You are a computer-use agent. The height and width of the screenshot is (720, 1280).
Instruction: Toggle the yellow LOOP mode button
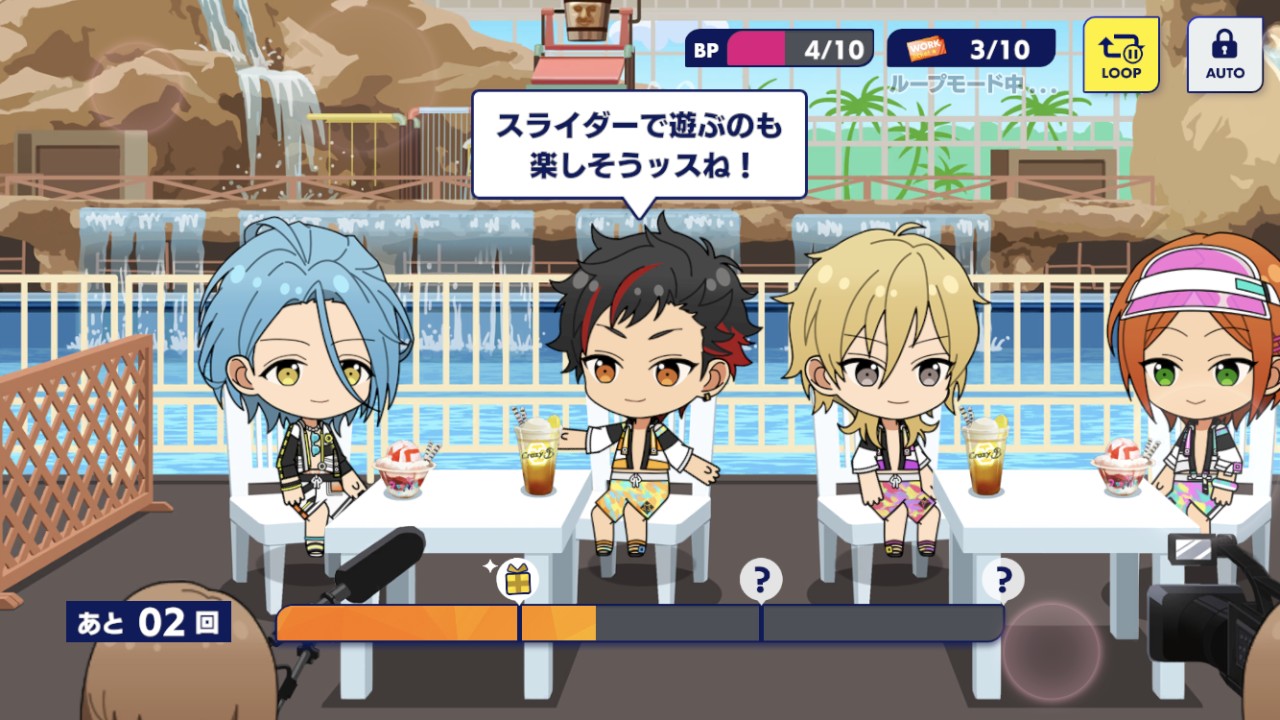click(x=1121, y=55)
